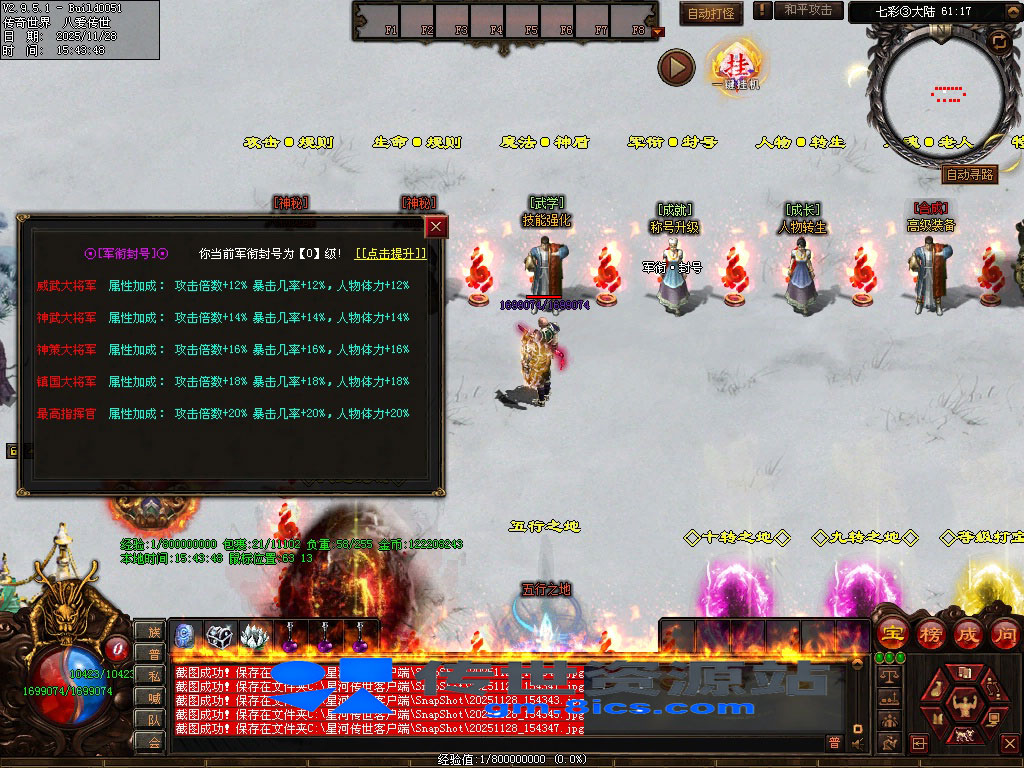Viewport: 1024px width, 768px height.
Task: Toggle the 自动打怪 auto-fight button
Action: click(x=712, y=13)
